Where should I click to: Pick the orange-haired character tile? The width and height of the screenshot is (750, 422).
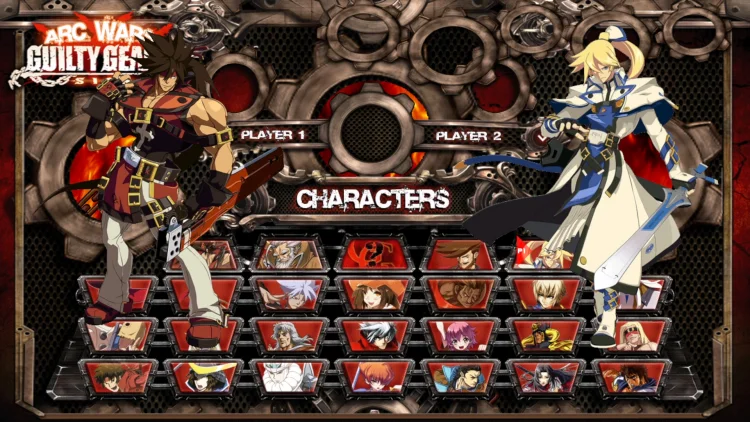tap(377, 377)
